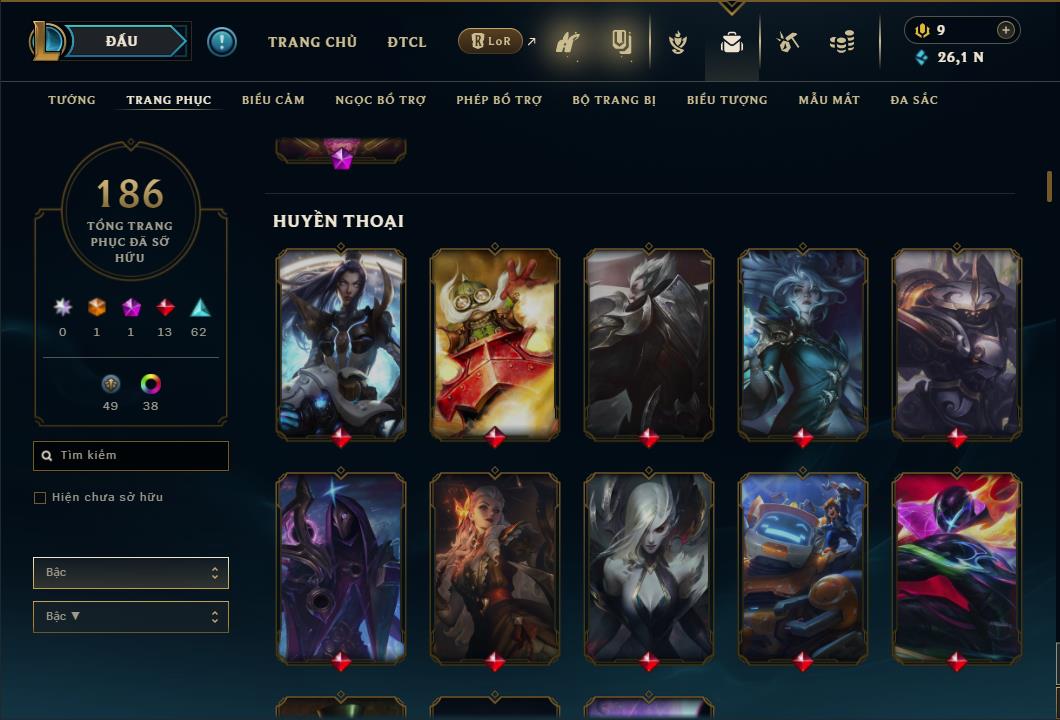
Task: Open the exclamation alert icon
Action: click(x=222, y=42)
